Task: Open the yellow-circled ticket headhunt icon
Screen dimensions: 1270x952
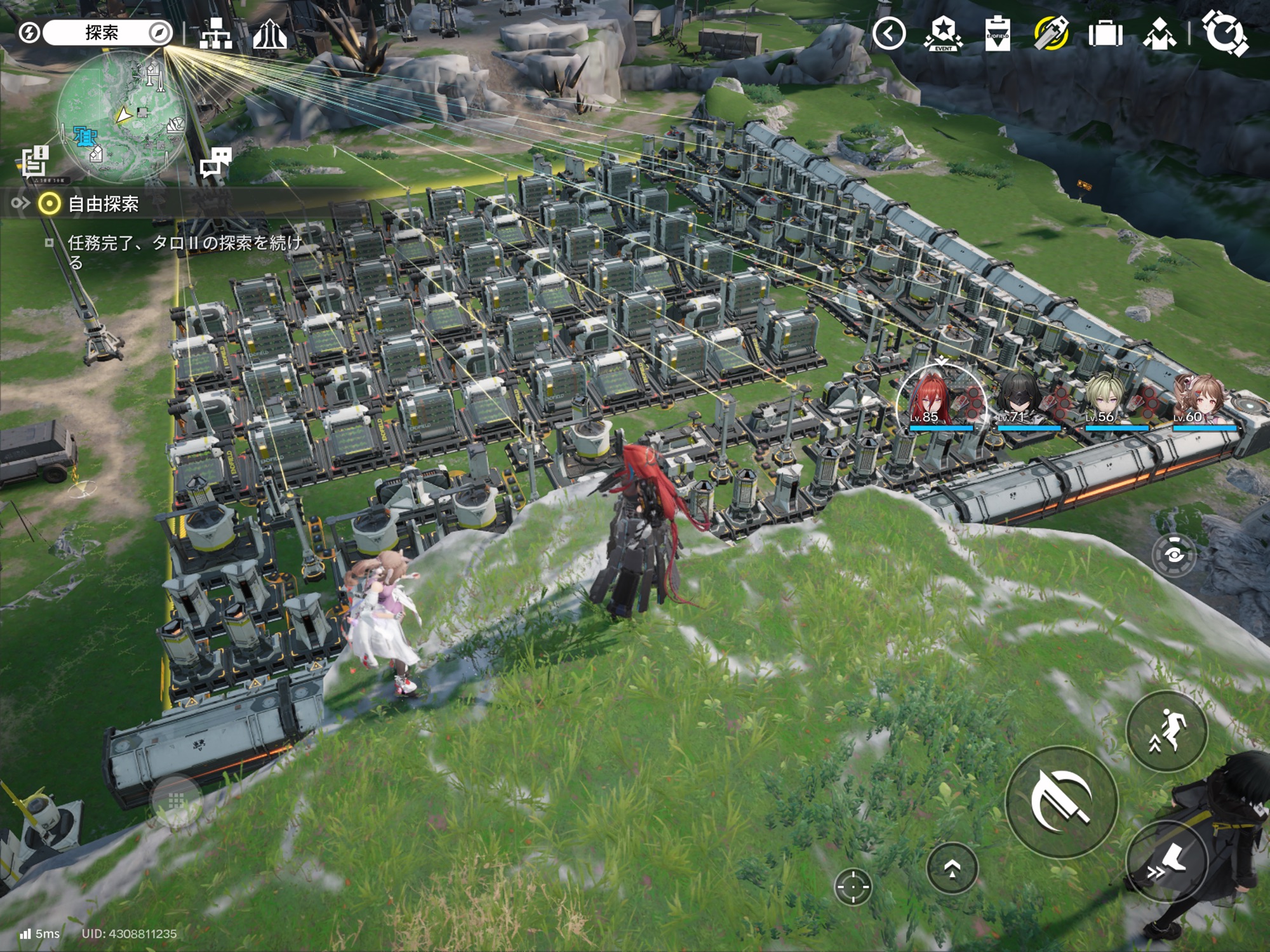Action: pyautogui.click(x=1051, y=34)
